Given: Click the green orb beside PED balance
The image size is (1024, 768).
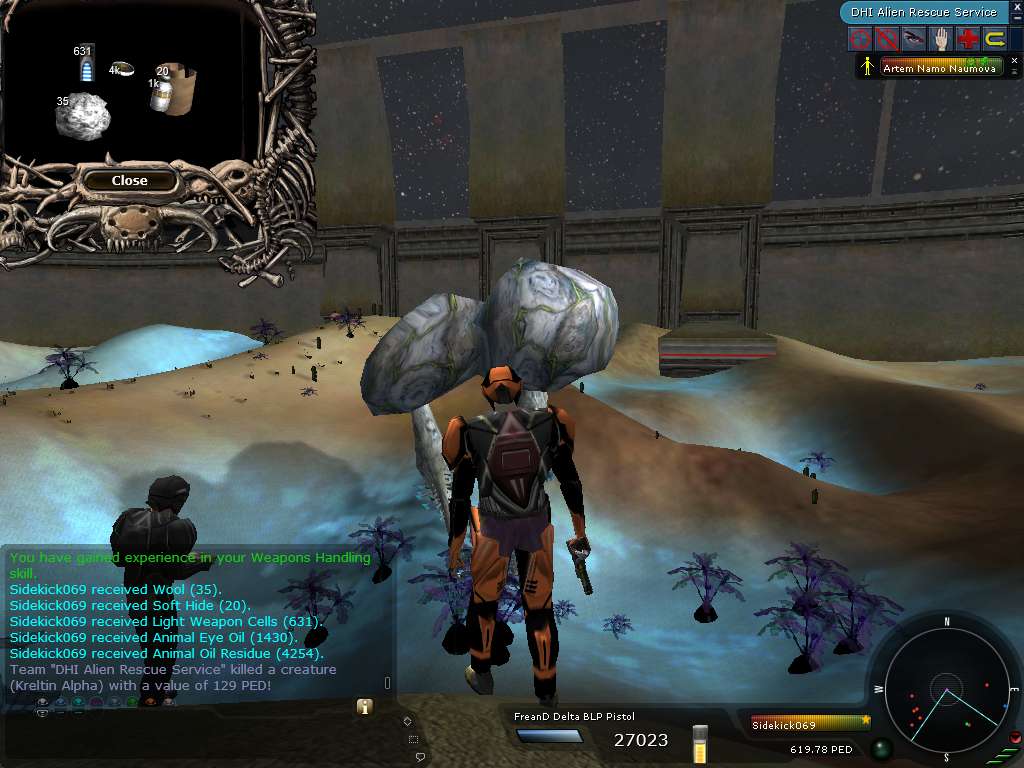Looking at the screenshot, I should (881, 749).
